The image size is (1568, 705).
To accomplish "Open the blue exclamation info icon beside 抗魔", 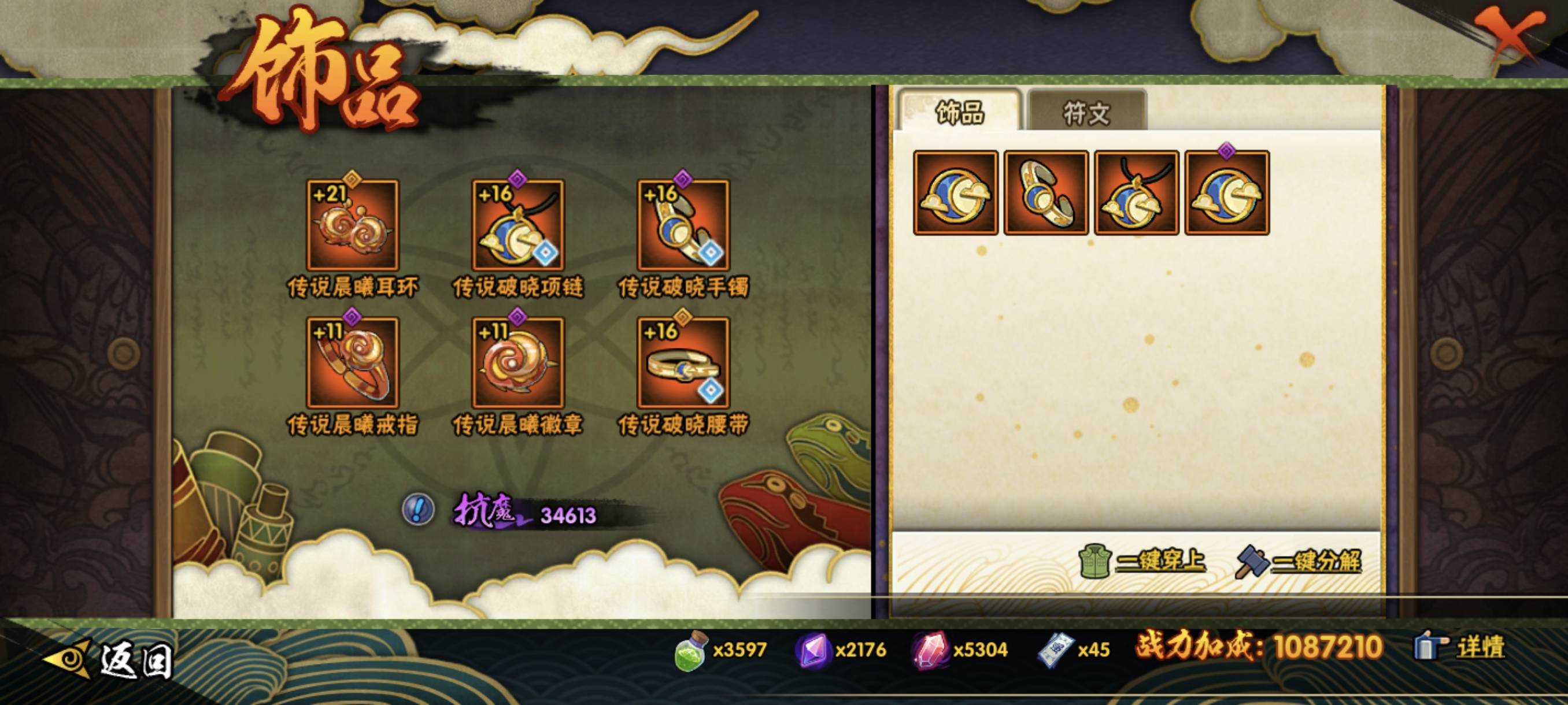I will [x=418, y=509].
